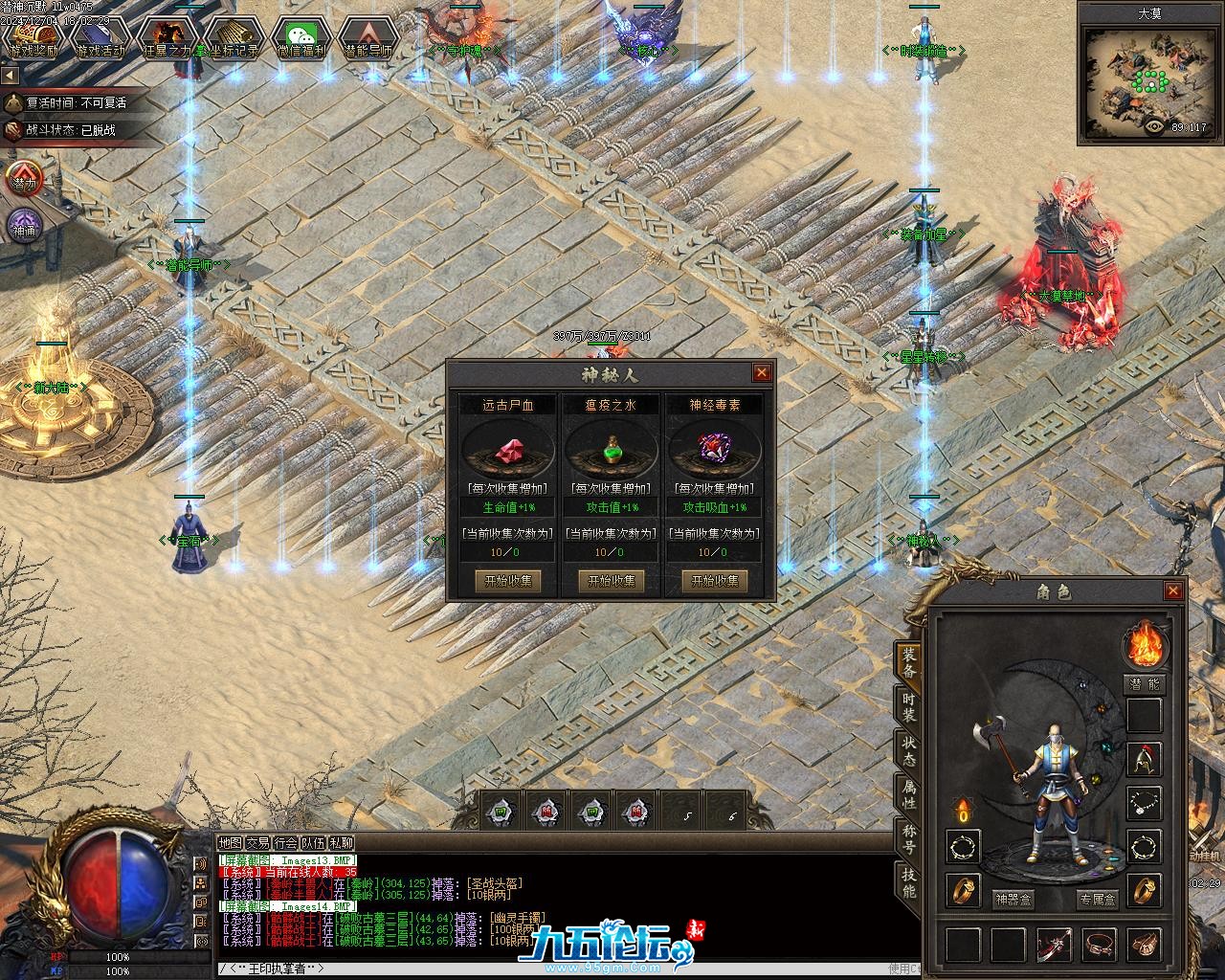The height and width of the screenshot is (980, 1225).
Task: Open the 神器盒 artifact box
Action: pos(1013,900)
